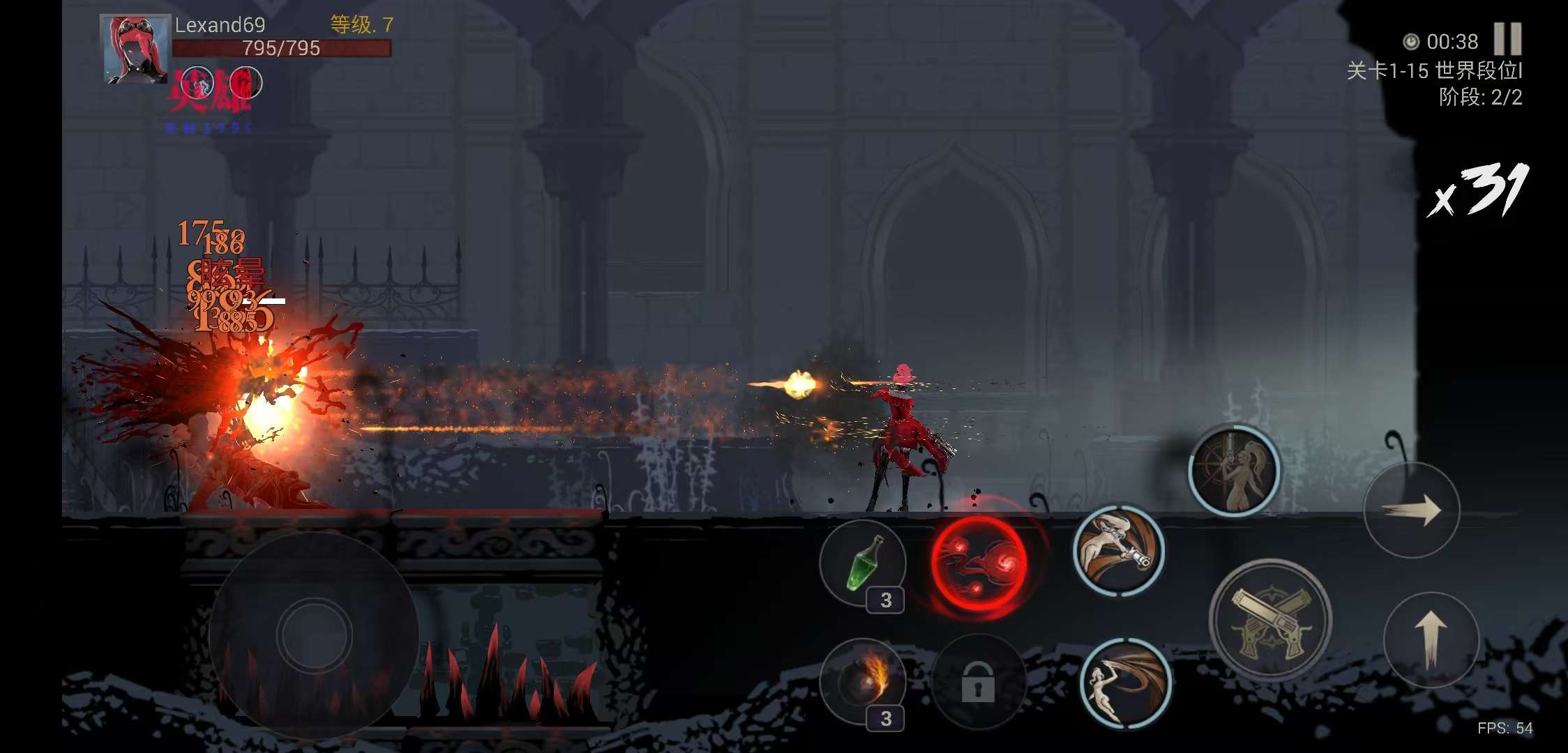Dash with the right arrow button

click(1412, 510)
